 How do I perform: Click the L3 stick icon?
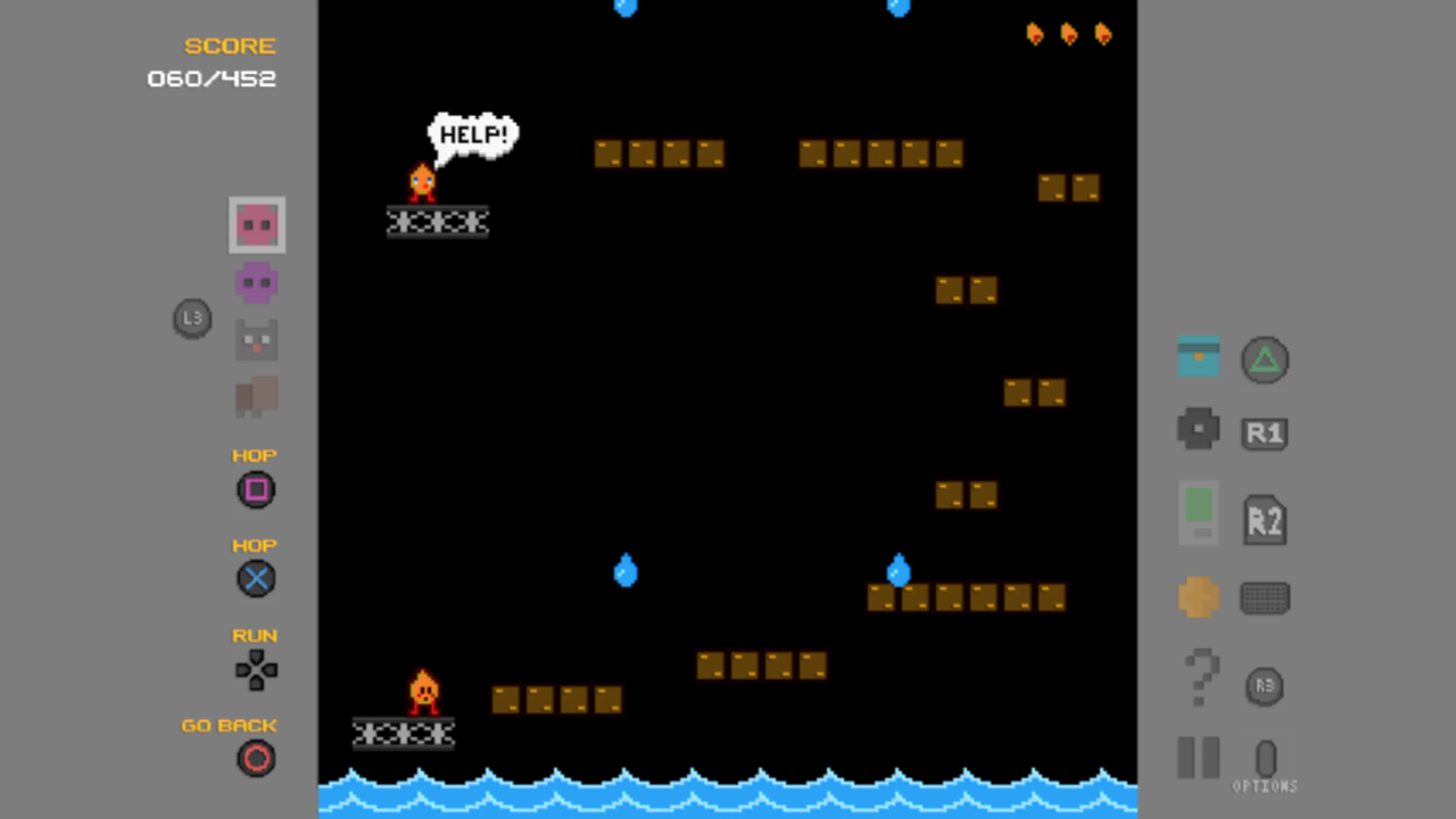192,318
